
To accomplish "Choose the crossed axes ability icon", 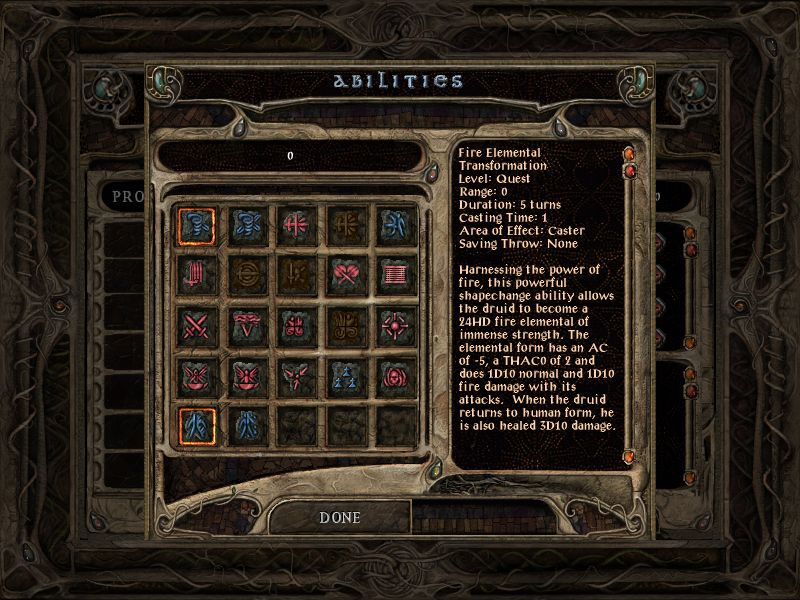I will coord(342,272).
